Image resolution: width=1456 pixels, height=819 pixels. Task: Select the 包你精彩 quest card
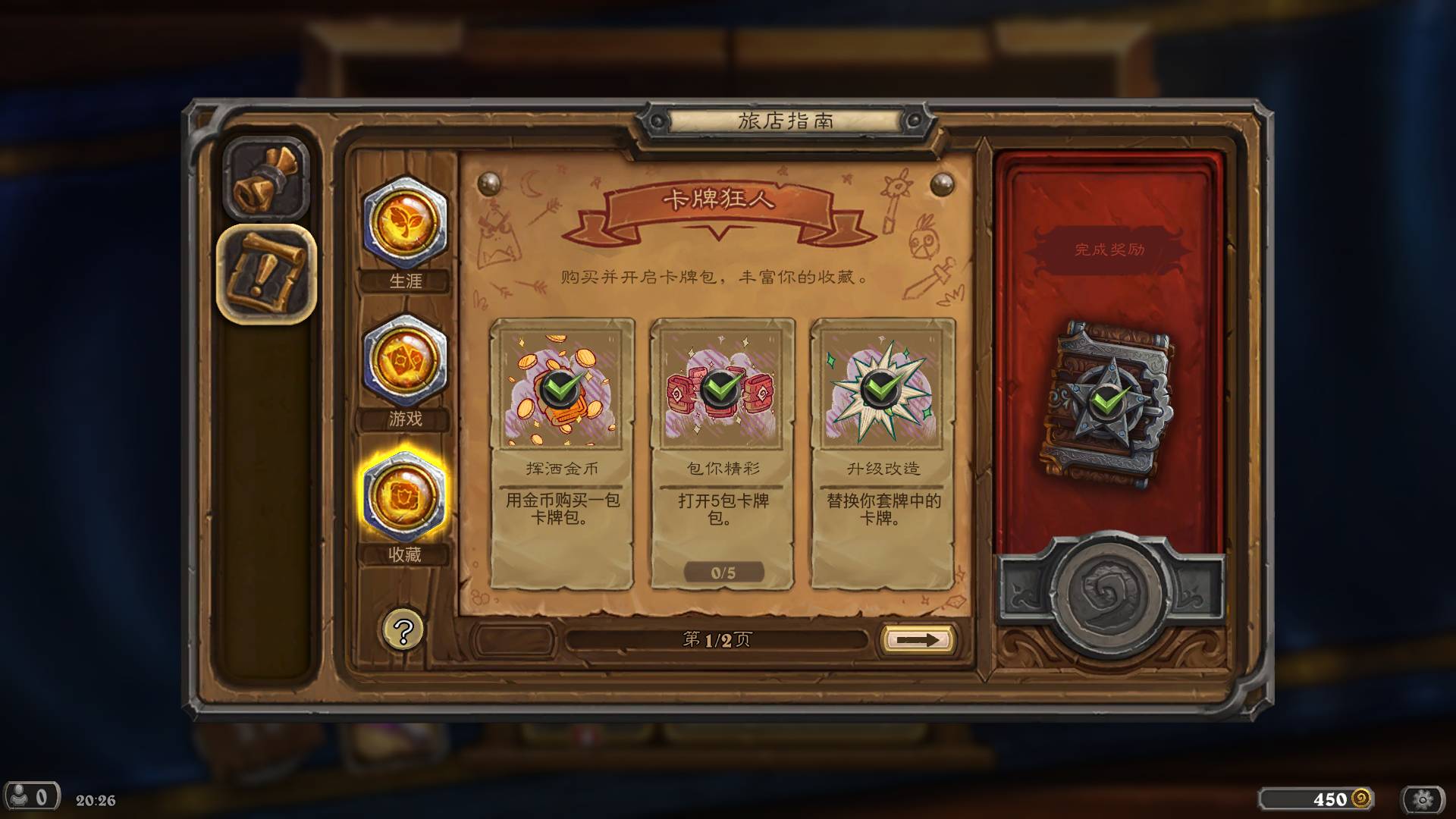tap(722, 453)
